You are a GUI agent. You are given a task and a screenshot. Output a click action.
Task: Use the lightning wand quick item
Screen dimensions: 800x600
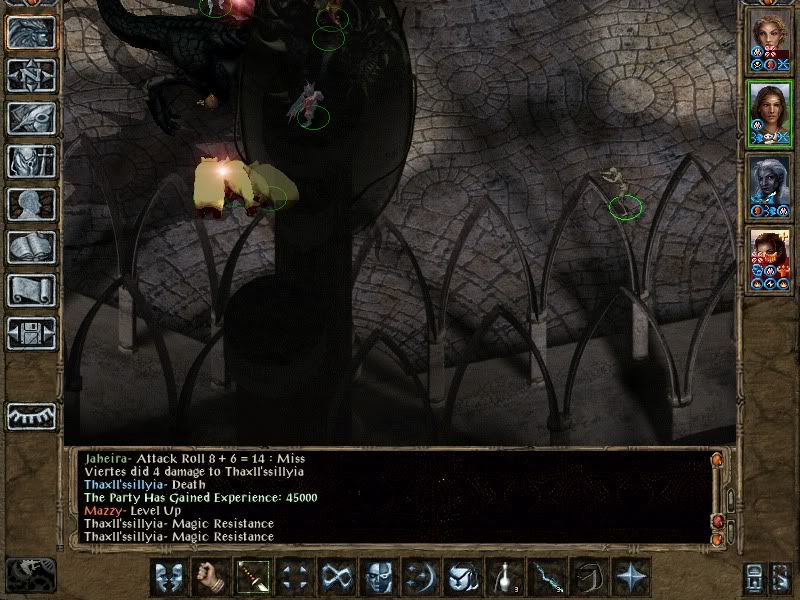click(545, 577)
